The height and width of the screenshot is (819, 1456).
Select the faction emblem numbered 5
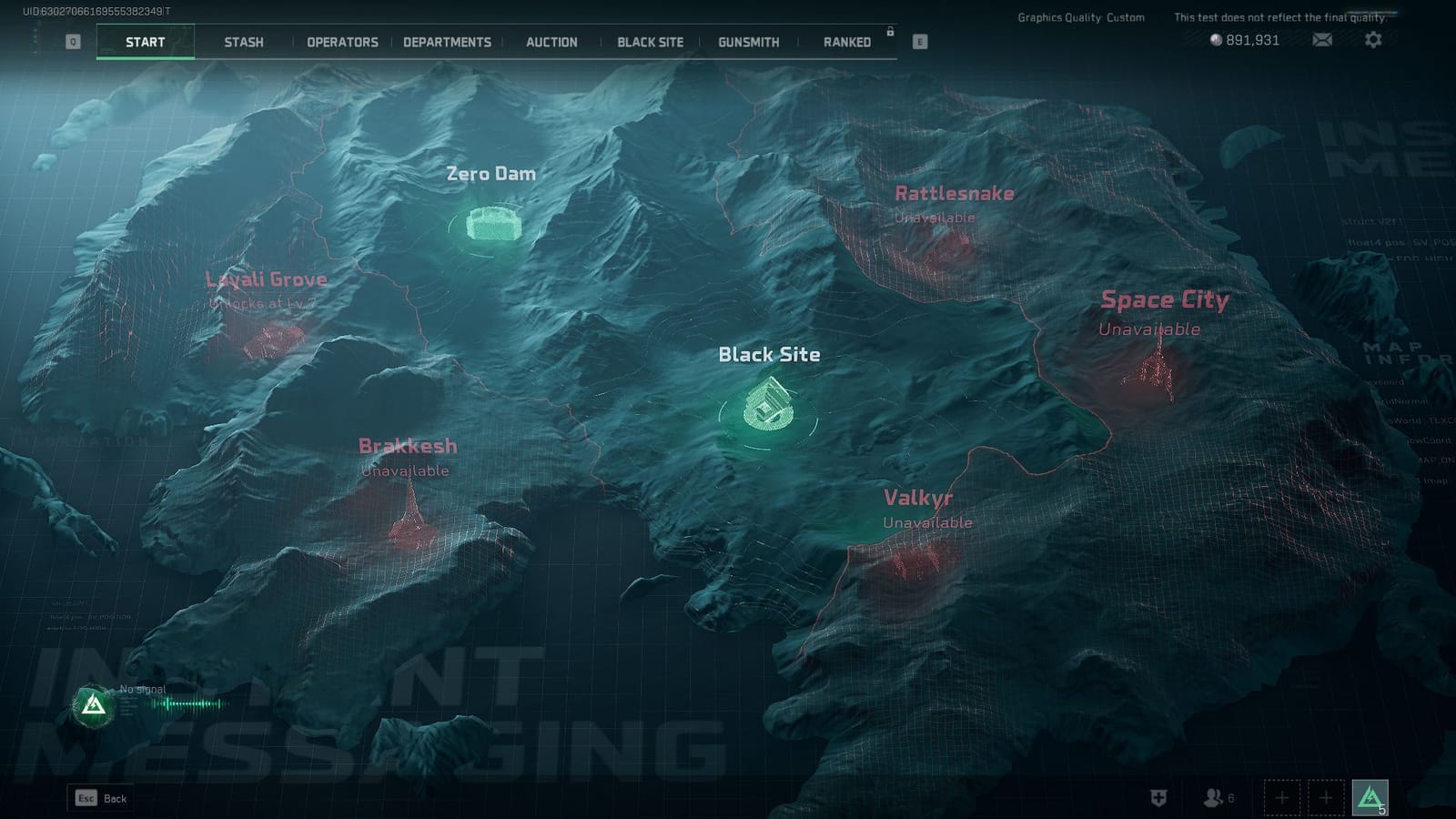click(1370, 797)
